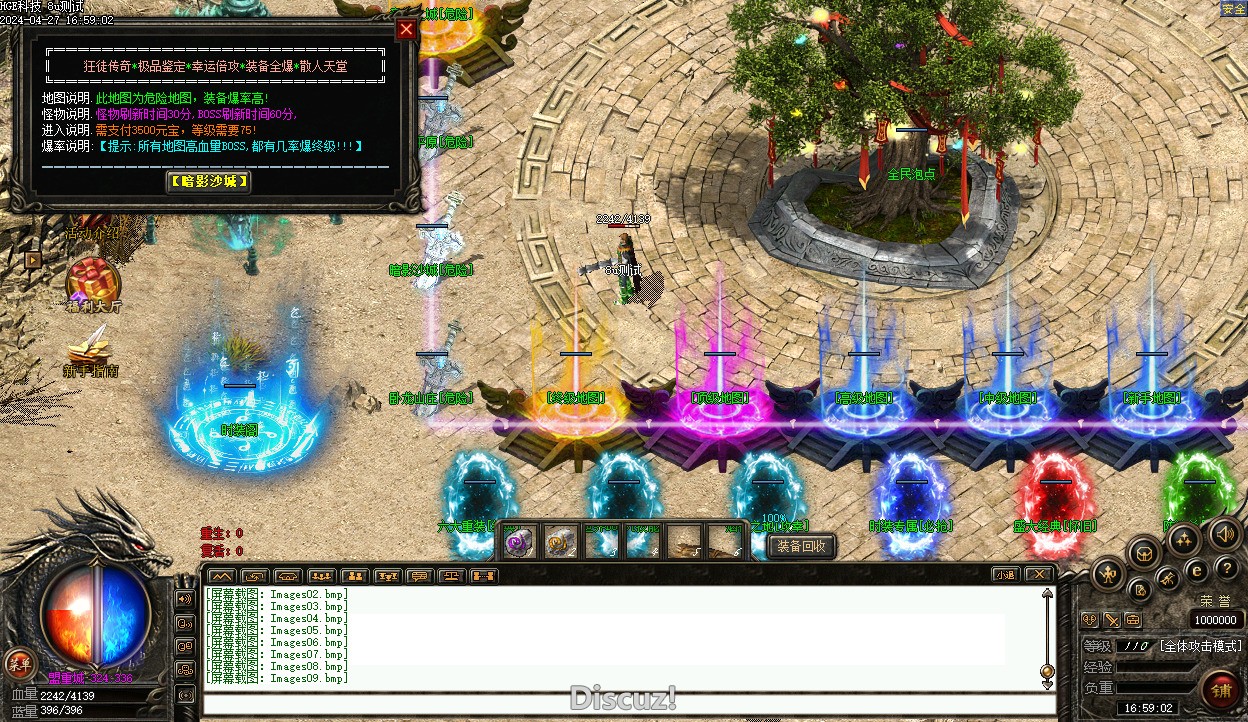Click the 小退 logout button

[x=1006, y=575]
